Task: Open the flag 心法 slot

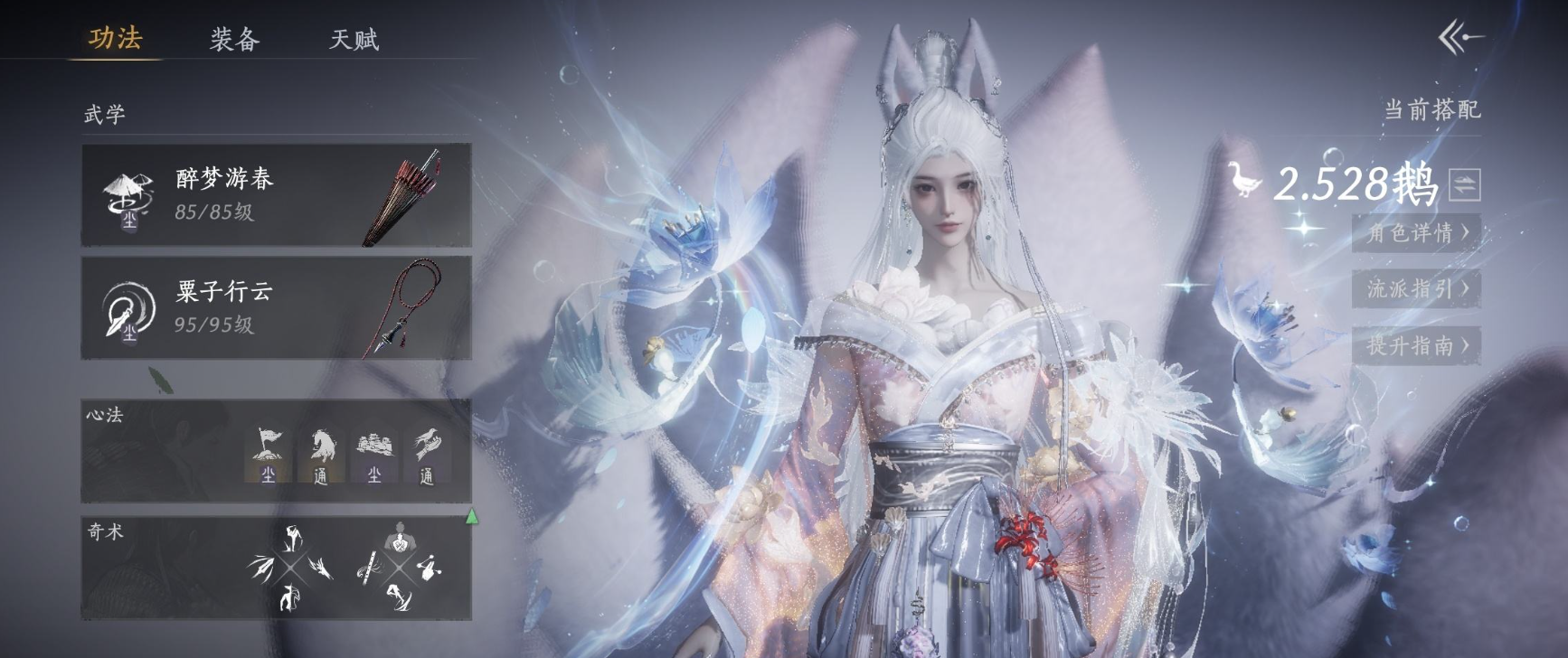Action: [x=268, y=455]
